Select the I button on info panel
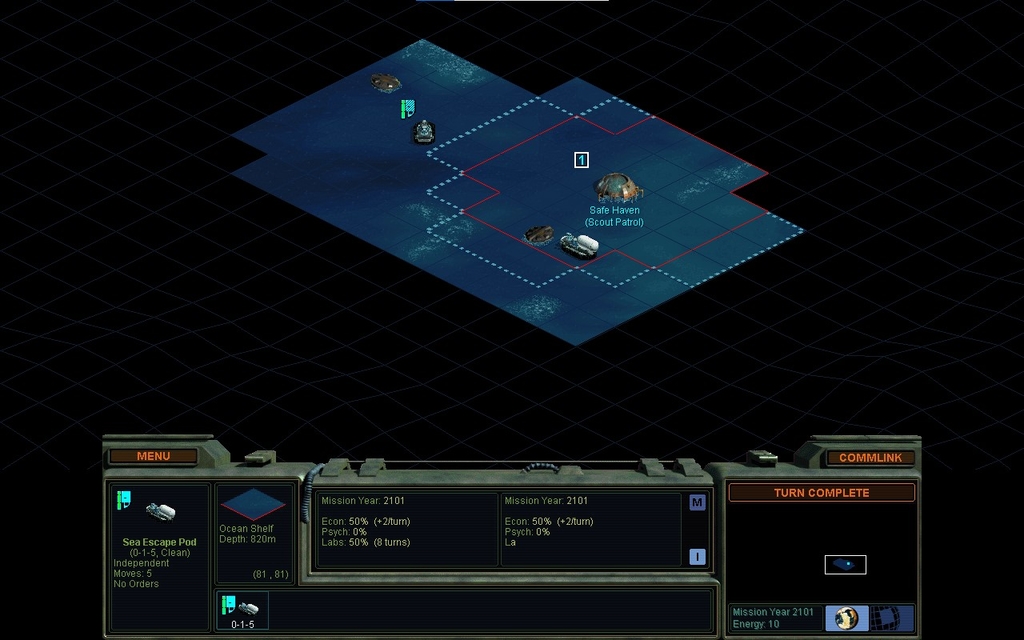The image size is (1024, 640). click(697, 557)
